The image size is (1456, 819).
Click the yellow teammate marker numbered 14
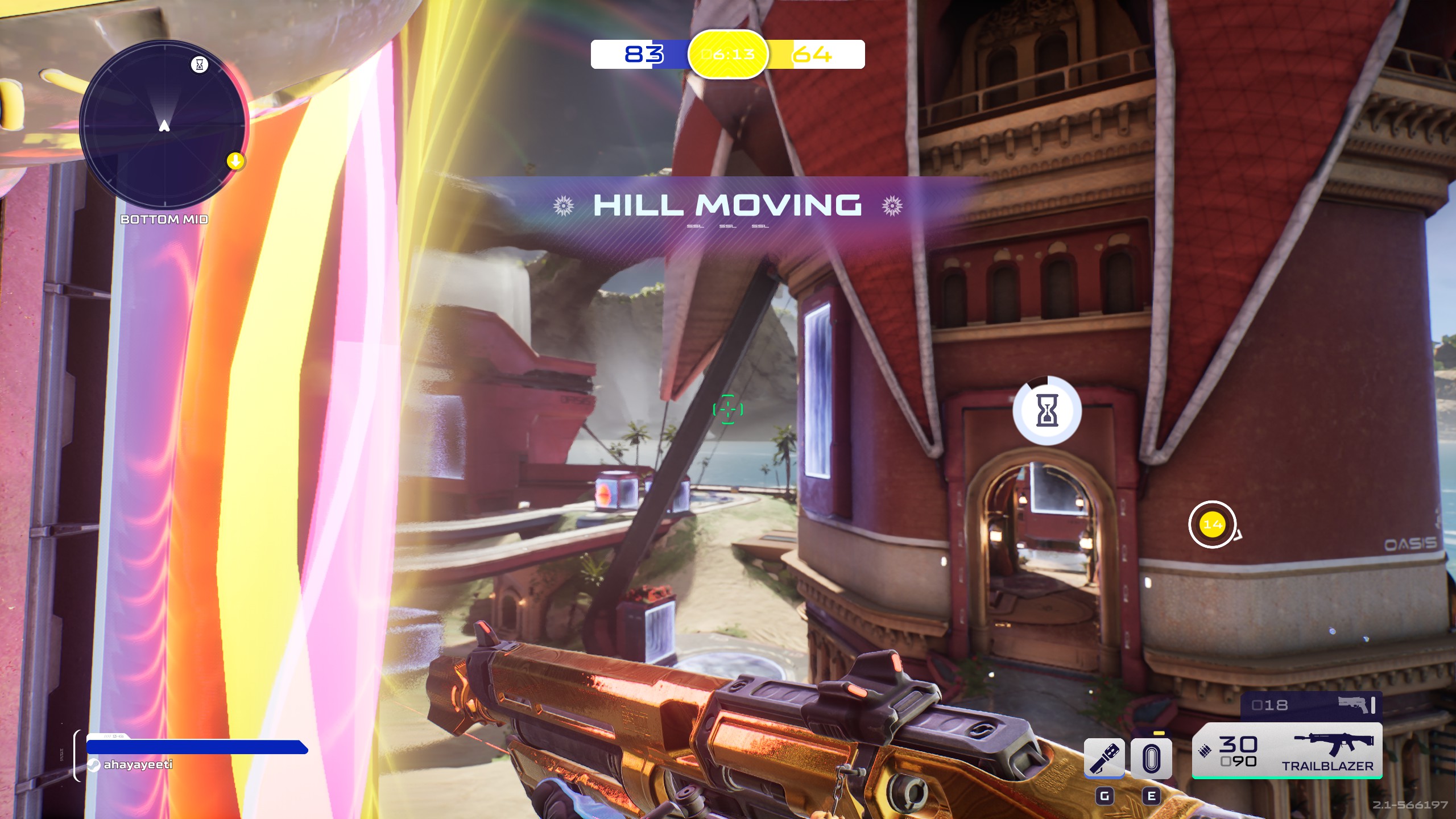1212,524
